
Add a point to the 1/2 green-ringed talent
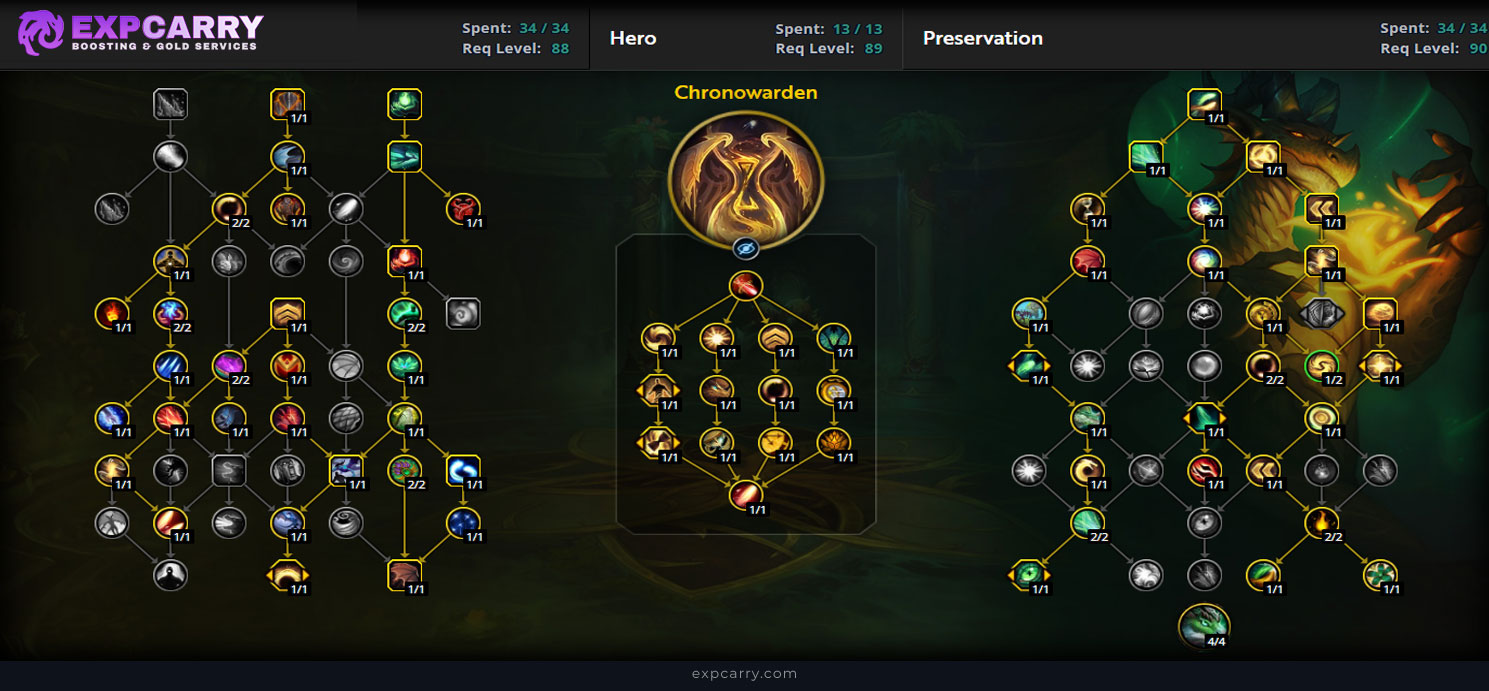[1322, 366]
